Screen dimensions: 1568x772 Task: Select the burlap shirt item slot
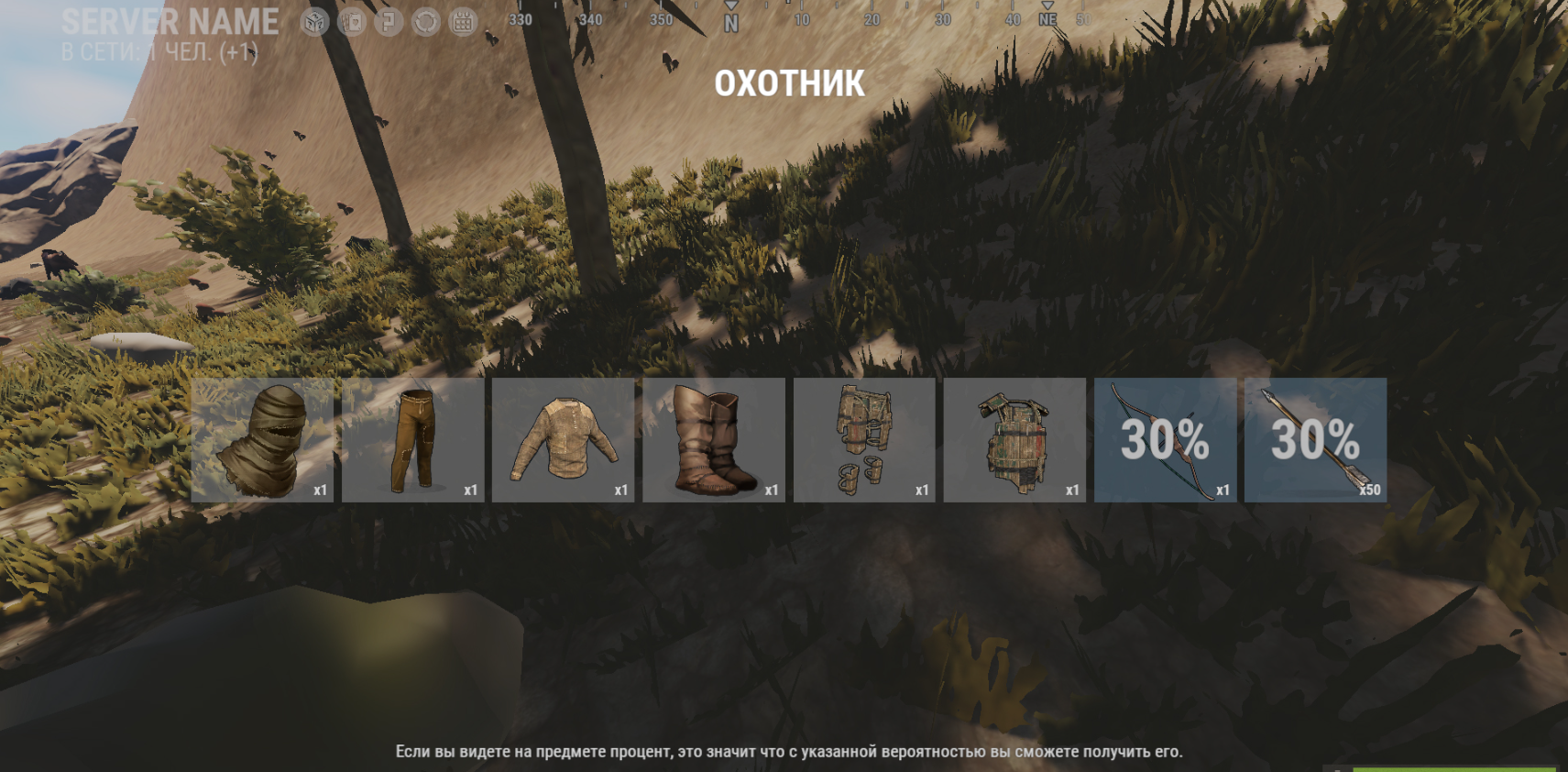(563, 440)
